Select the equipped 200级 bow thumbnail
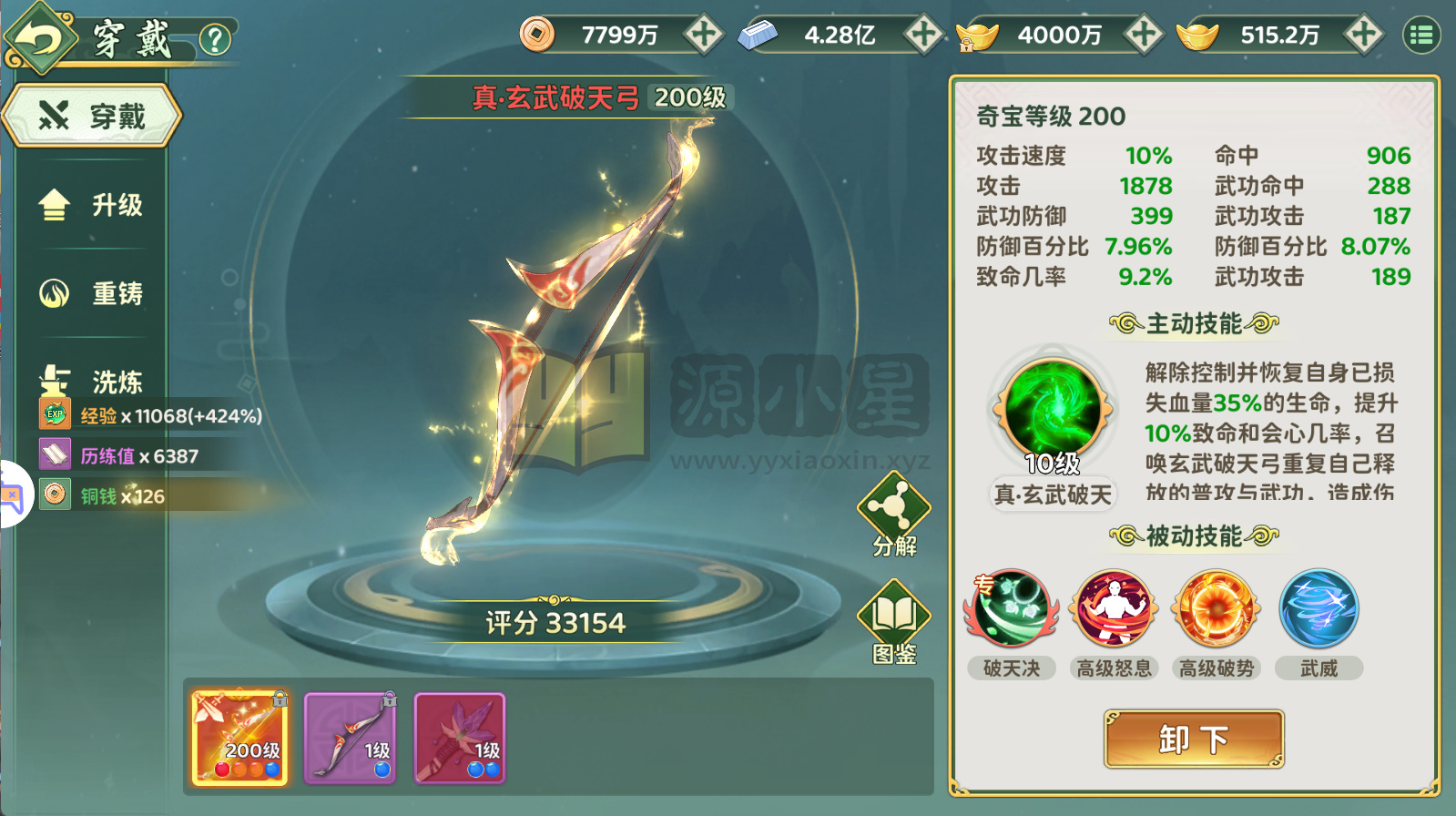Screen dimensions: 1456x816 pos(239,739)
